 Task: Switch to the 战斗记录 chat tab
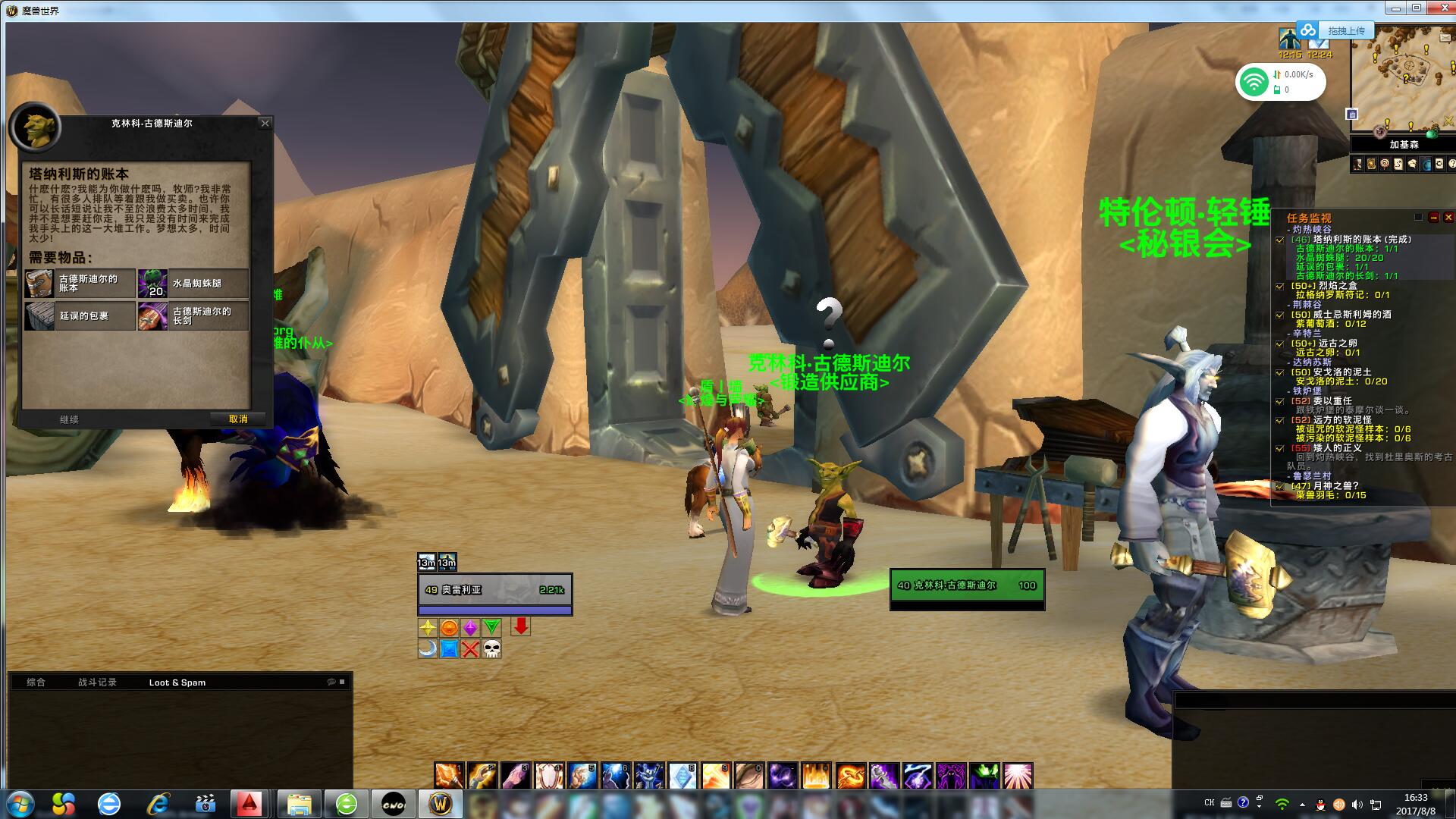point(97,682)
